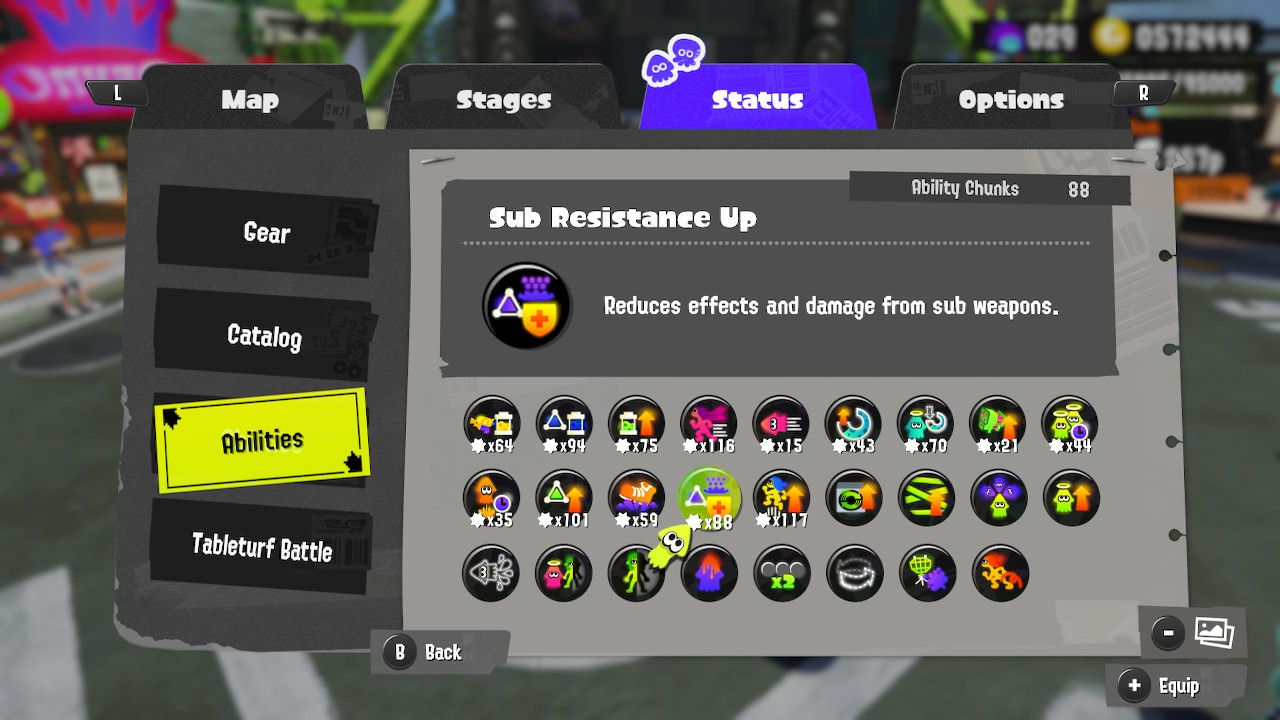Select the Special Saver ability
The width and height of the screenshot is (1280, 720).
click(926, 424)
